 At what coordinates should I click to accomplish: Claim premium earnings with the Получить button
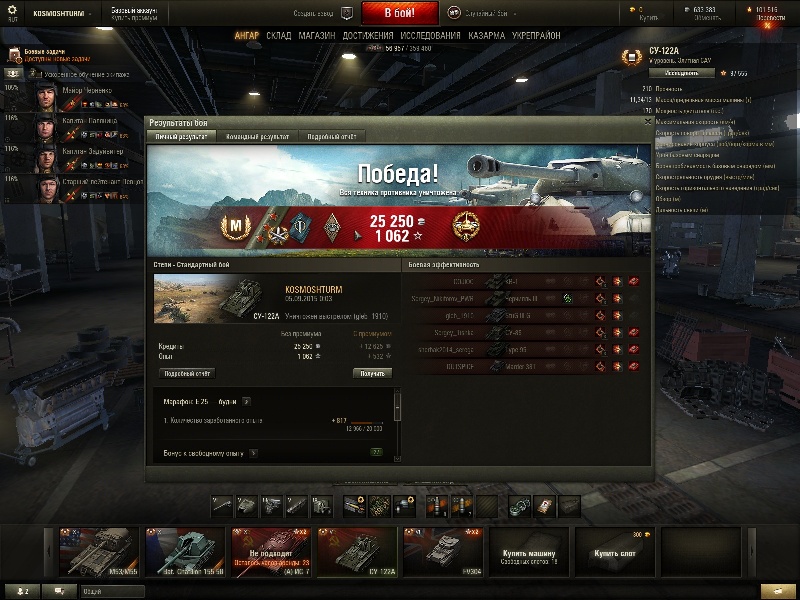[371, 373]
